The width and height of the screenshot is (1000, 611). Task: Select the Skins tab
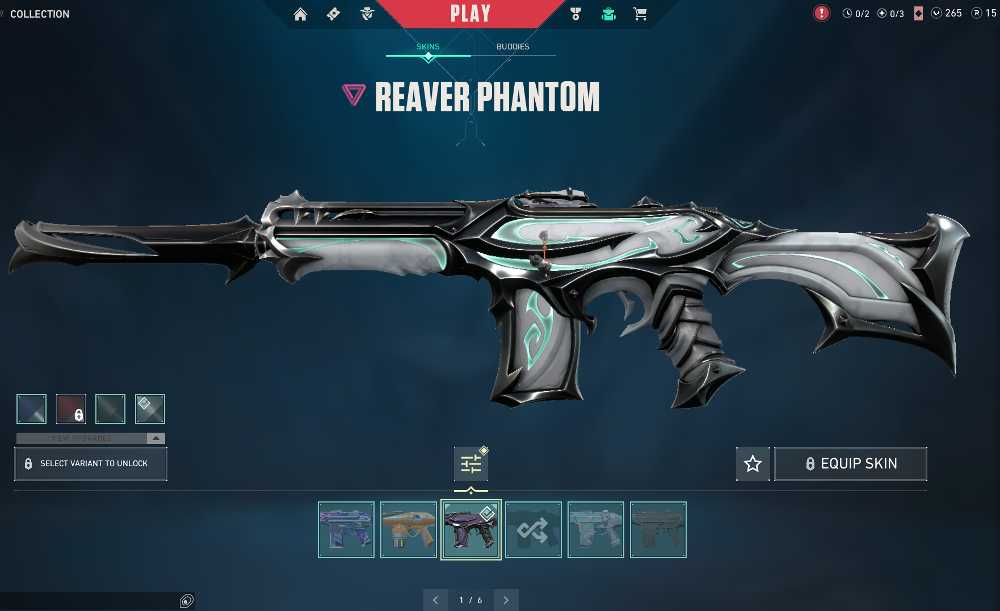(428, 47)
